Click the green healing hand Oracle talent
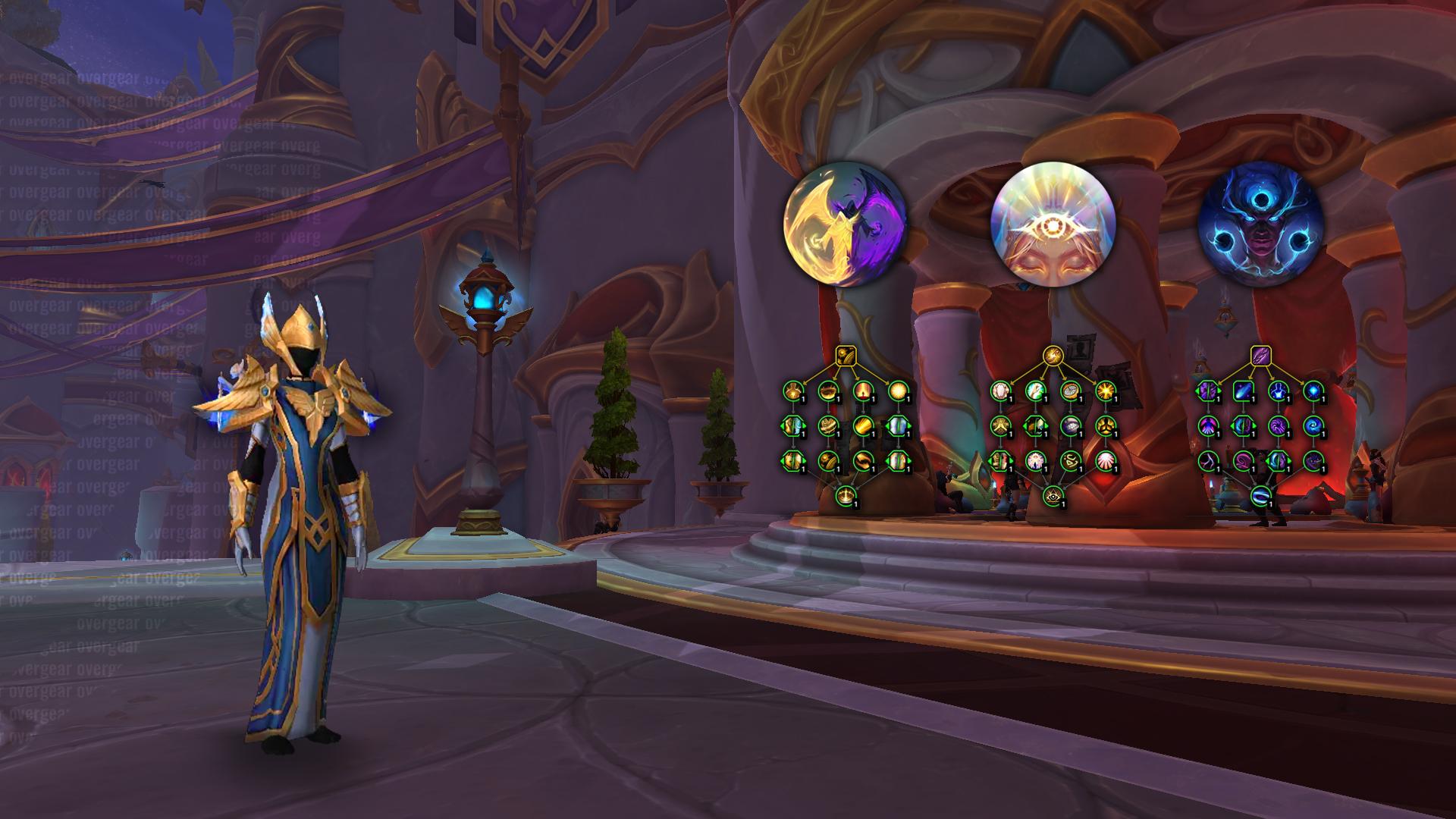 (1034, 391)
